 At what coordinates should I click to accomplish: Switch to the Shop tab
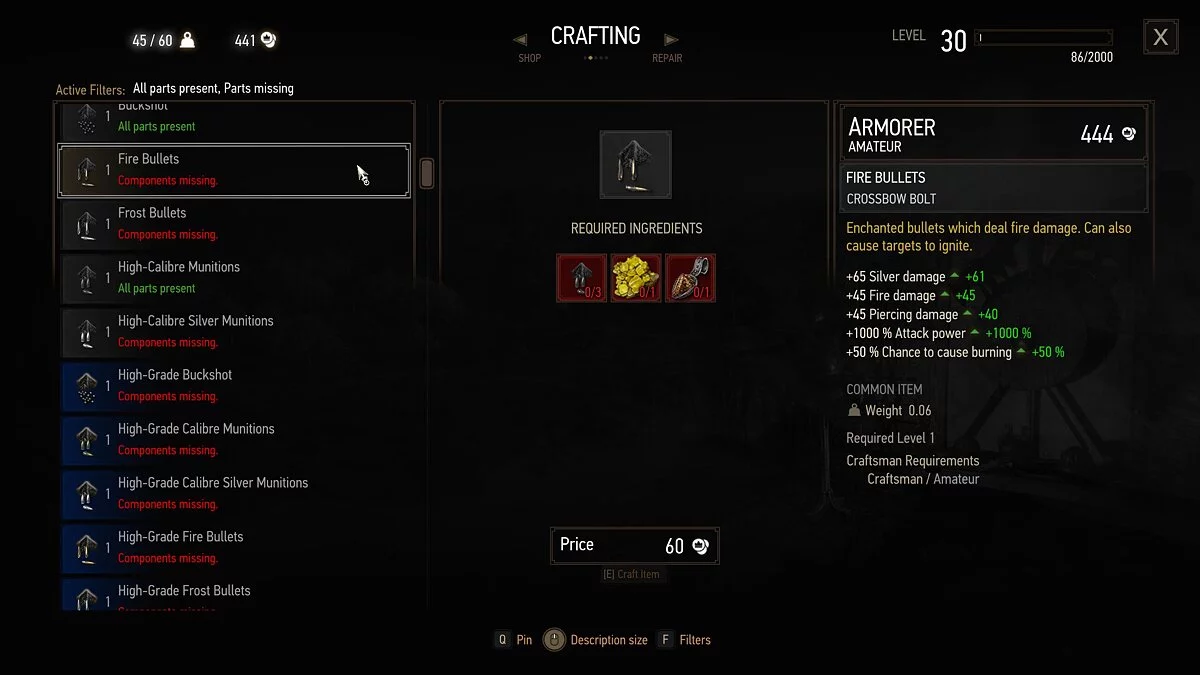click(x=528, y=50)
